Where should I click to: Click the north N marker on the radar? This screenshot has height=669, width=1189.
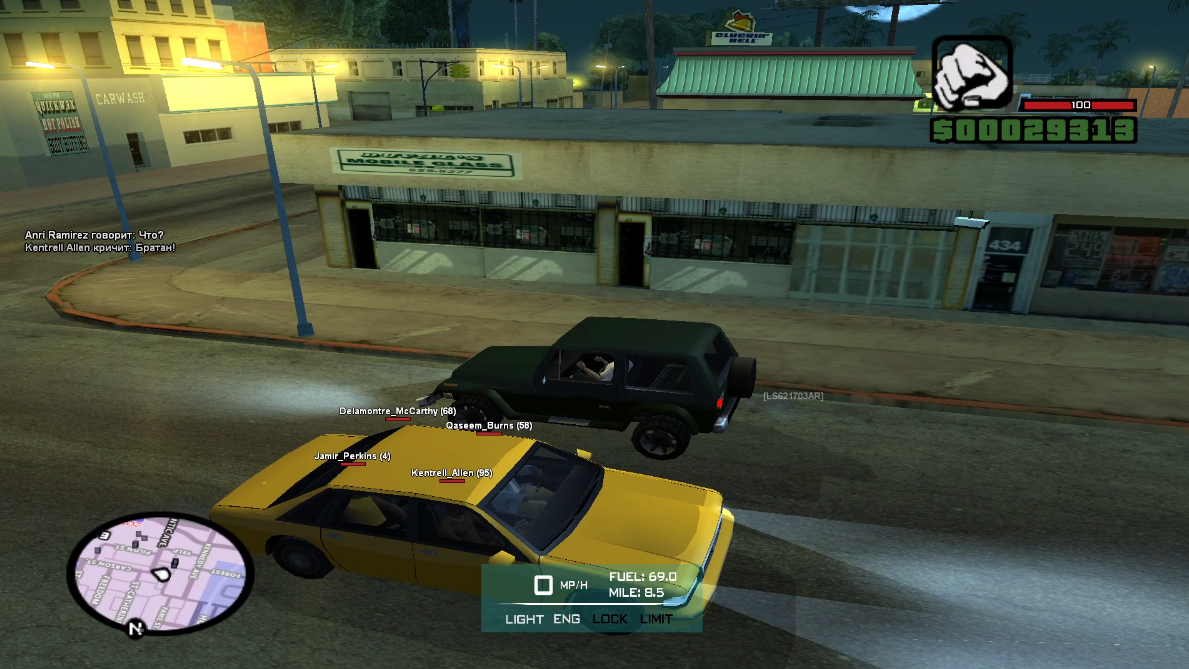click(x=134, y=629)
